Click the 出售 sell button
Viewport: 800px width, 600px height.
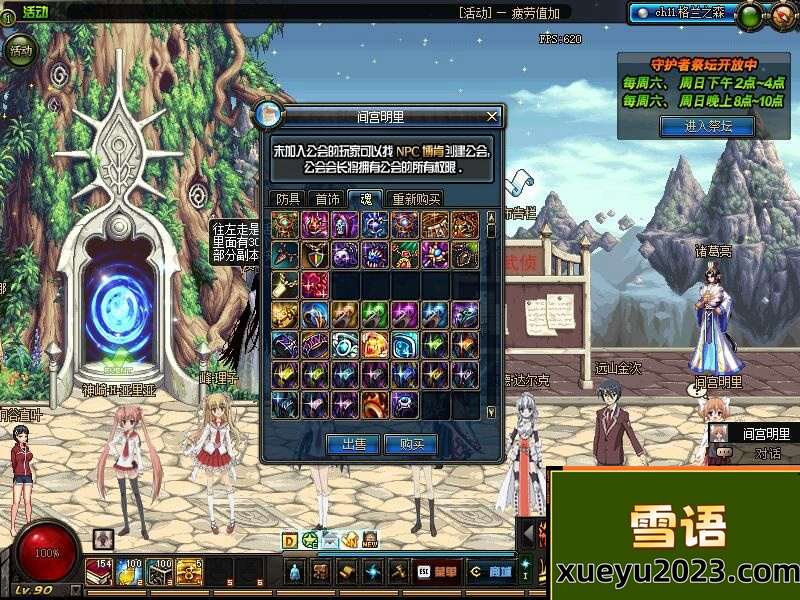tap(353, 444)
